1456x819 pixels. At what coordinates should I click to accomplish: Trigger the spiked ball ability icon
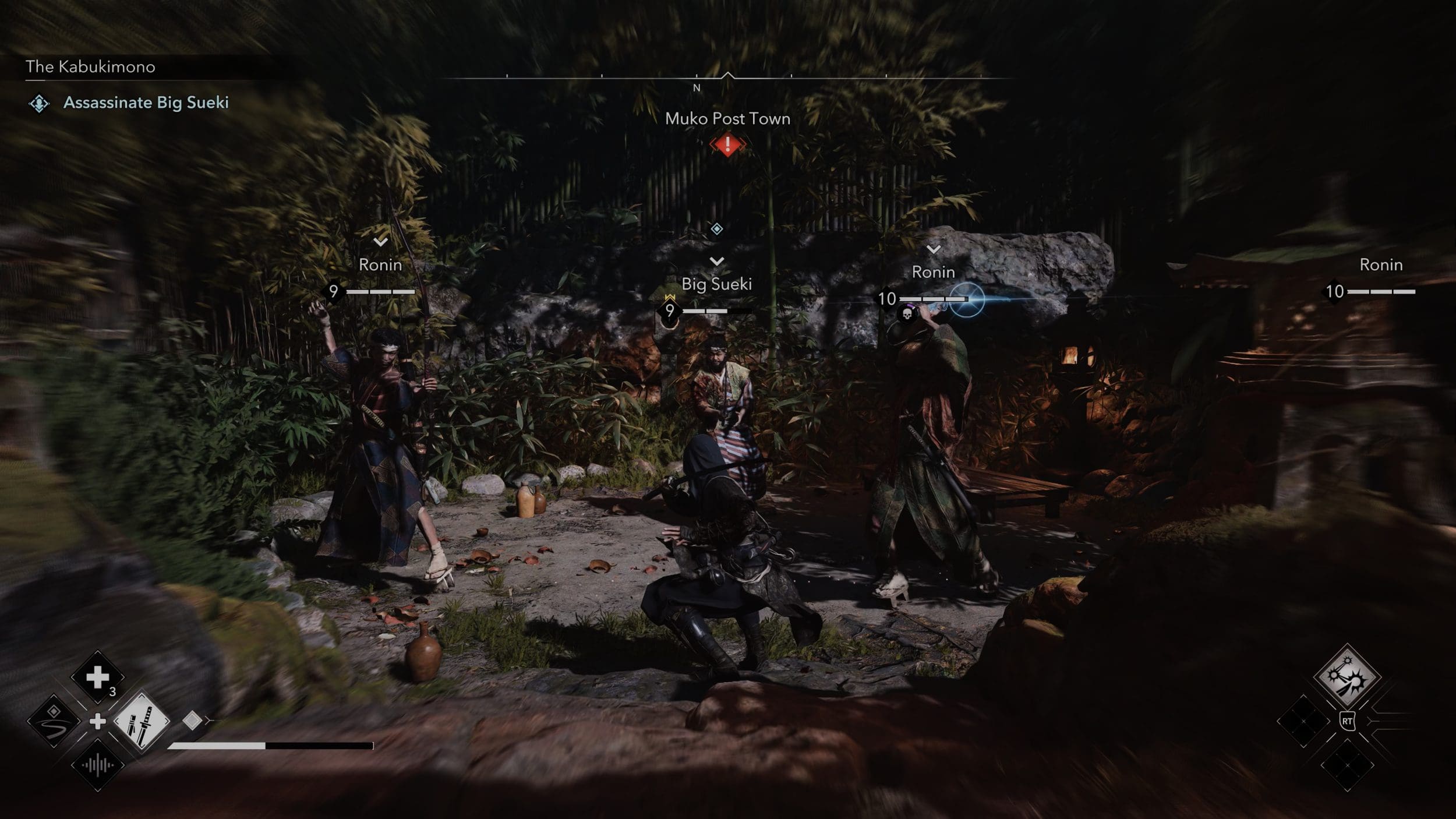(x=1347, y=677)
